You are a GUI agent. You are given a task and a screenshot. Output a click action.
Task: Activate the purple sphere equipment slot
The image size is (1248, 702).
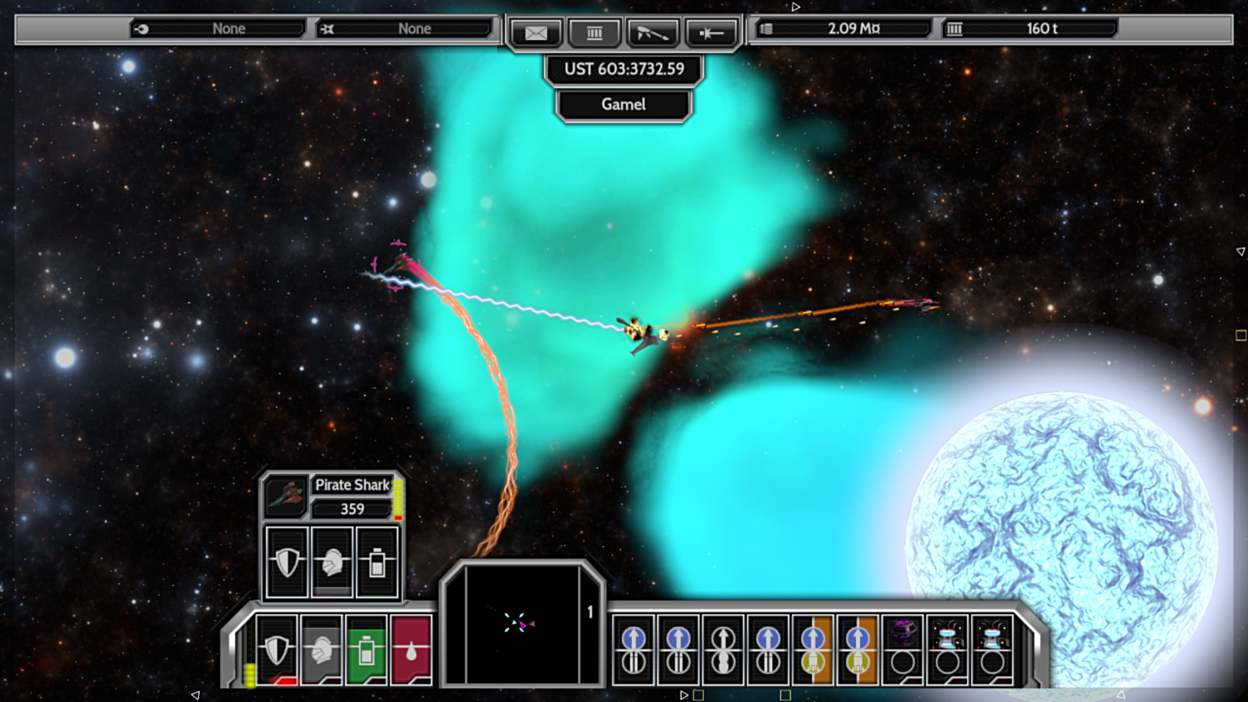902,648
